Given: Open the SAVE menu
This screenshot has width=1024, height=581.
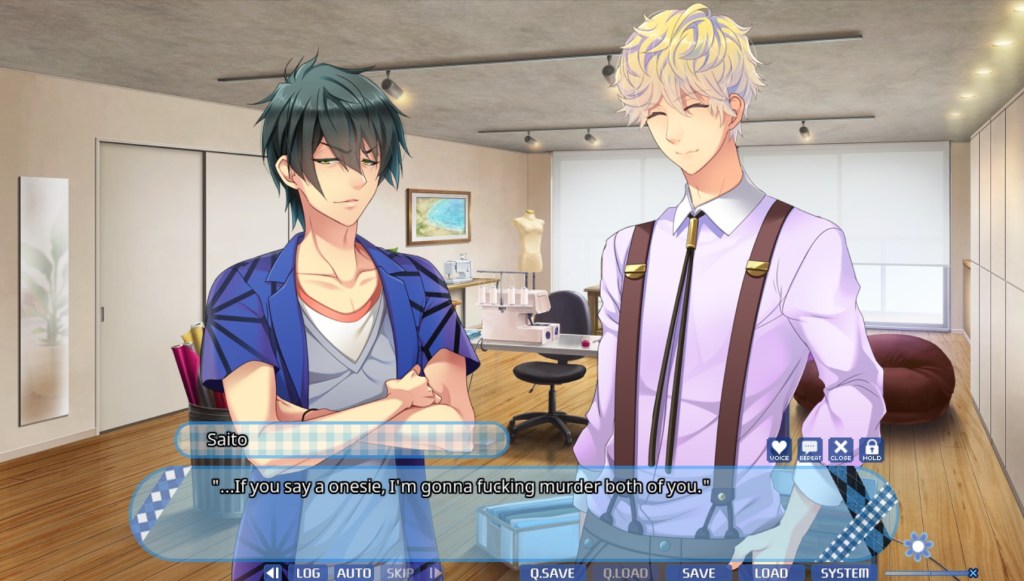Looking at the screenshot, I should point(698,573).
